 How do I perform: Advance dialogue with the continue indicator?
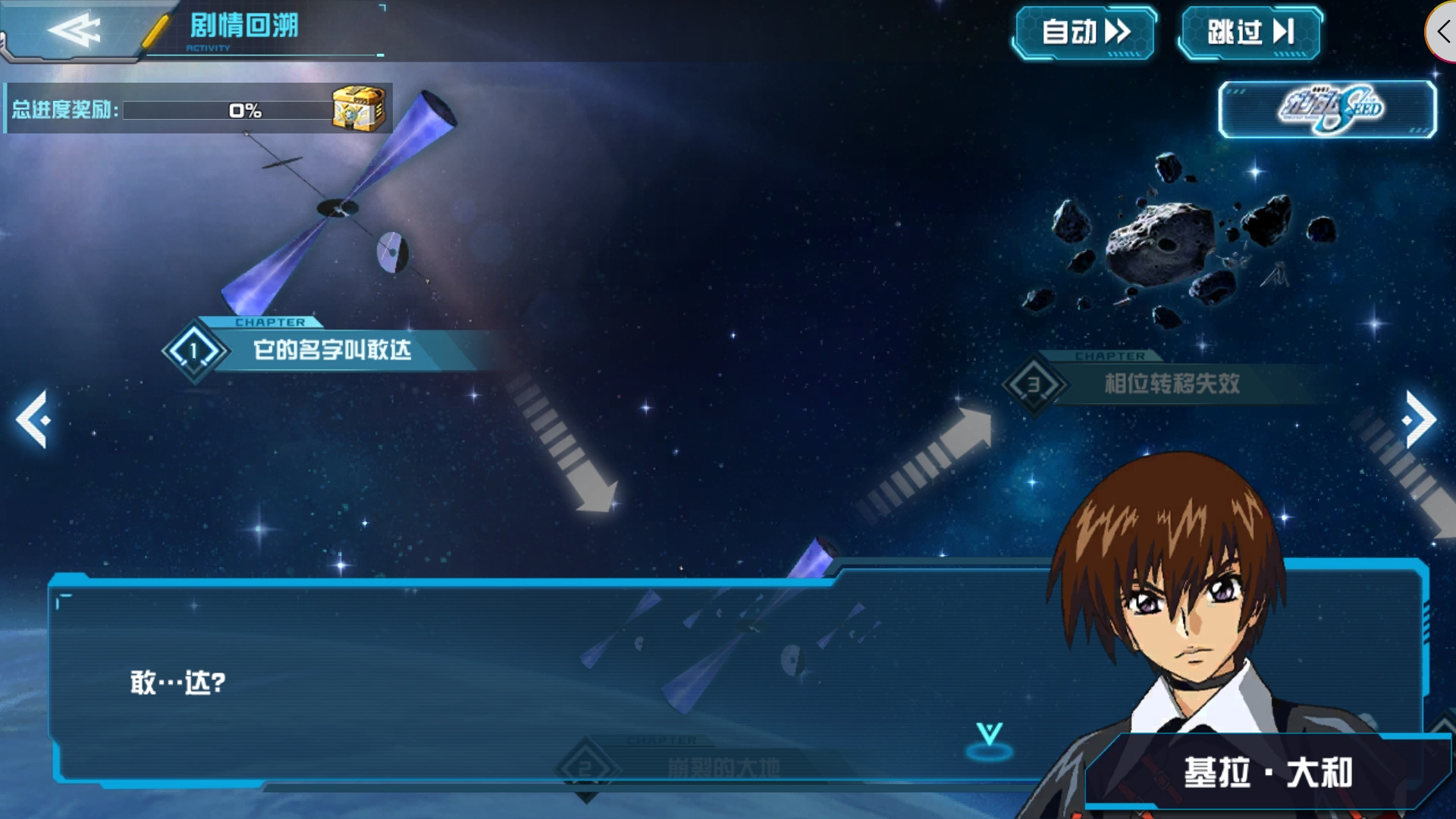click(x=989, y=739)
